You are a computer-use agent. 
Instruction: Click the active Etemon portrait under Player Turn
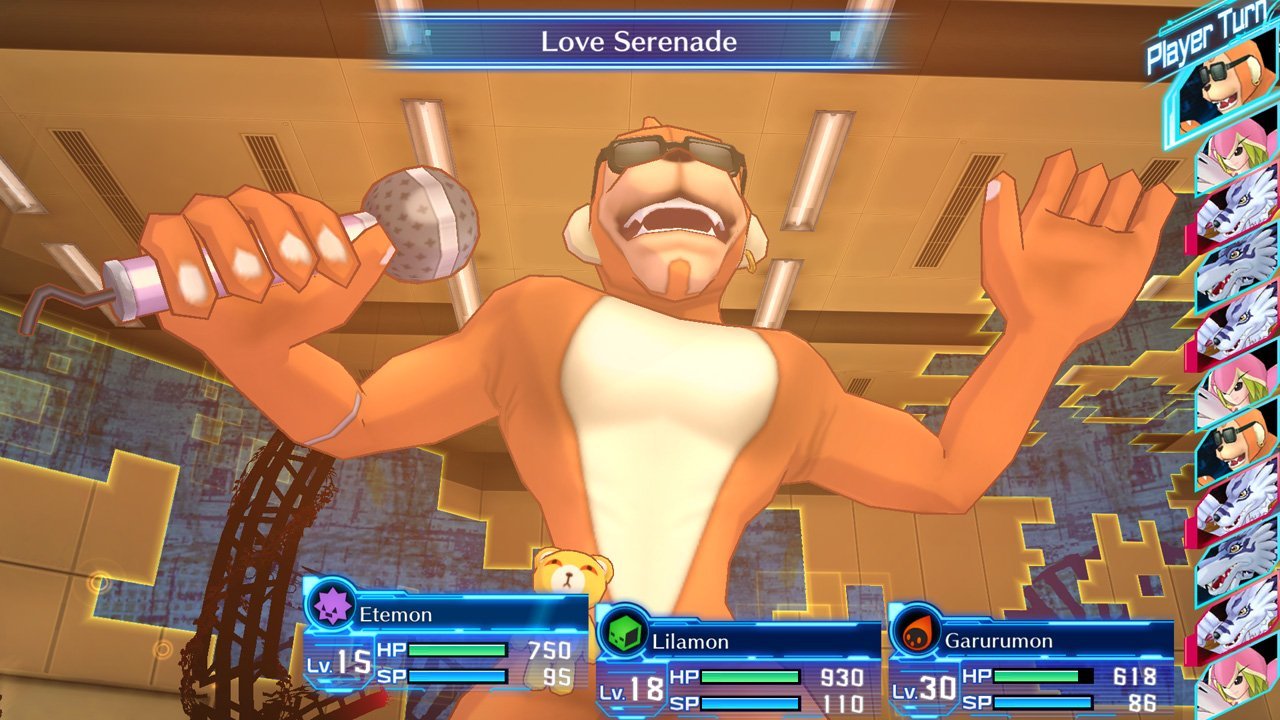[1225, 92]
